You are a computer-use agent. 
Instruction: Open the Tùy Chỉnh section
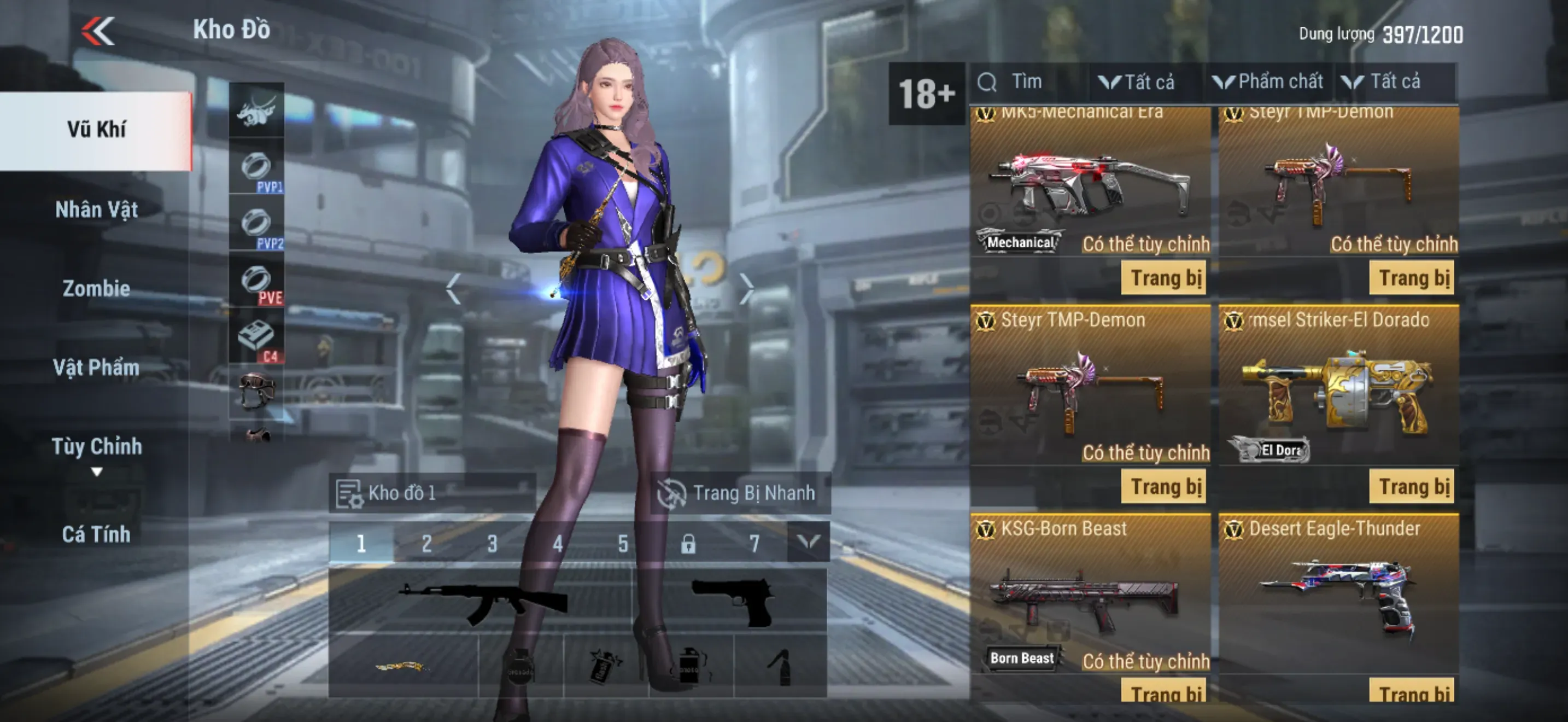point(96,447)
